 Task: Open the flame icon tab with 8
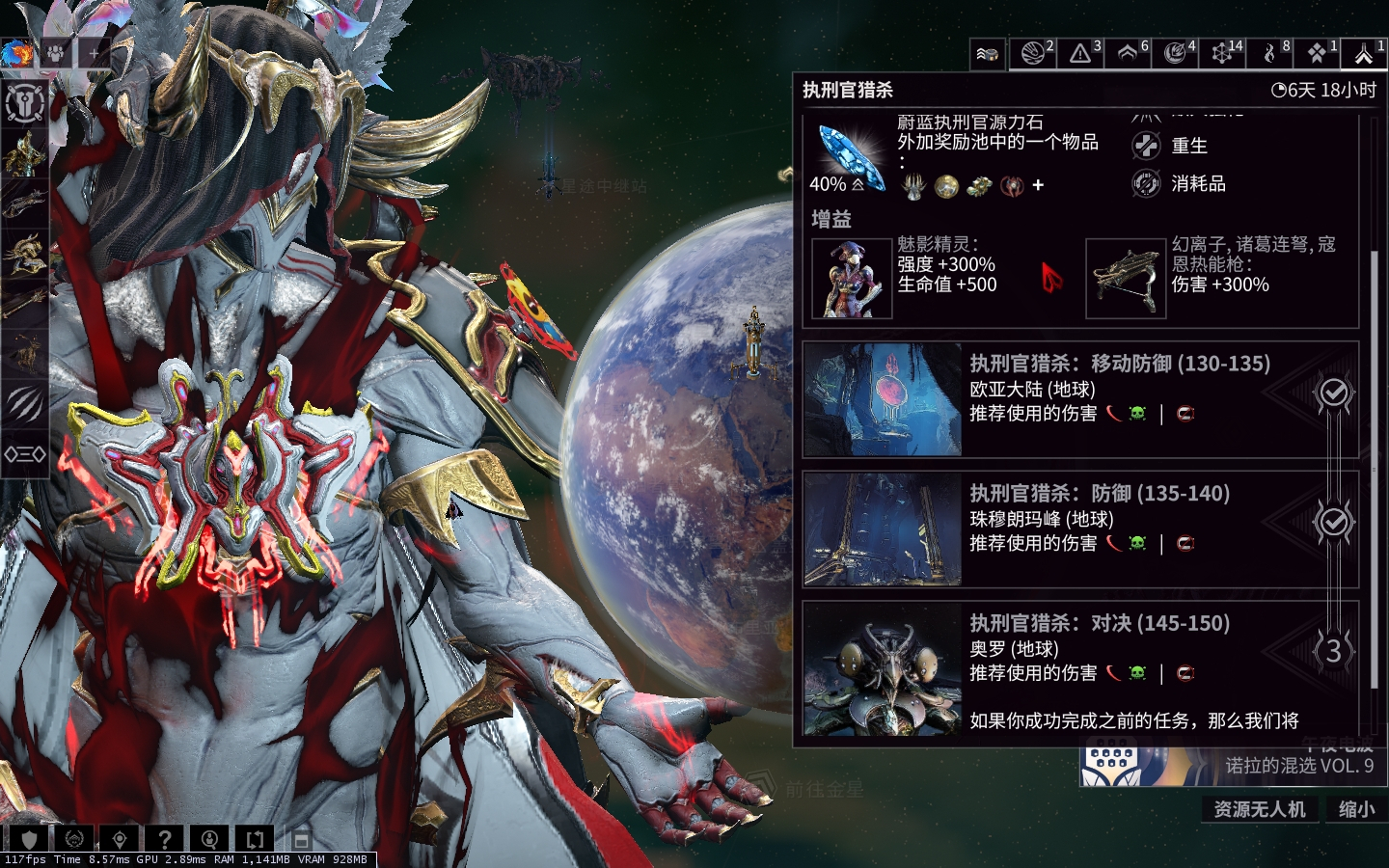click(x=1270, y=53)
